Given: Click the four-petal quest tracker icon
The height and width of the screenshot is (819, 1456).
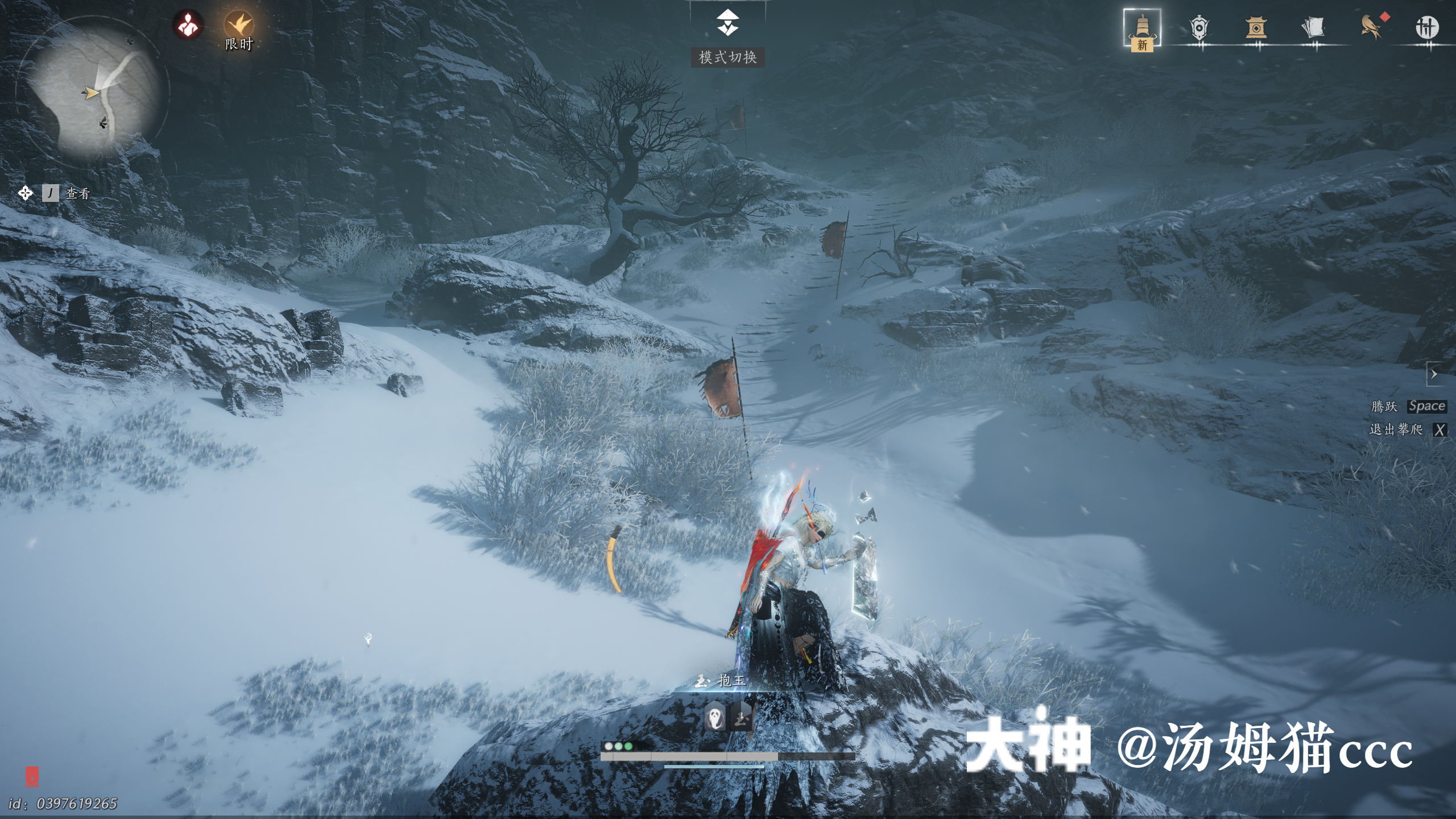Looking at the screenshot, I should point(25,193).
